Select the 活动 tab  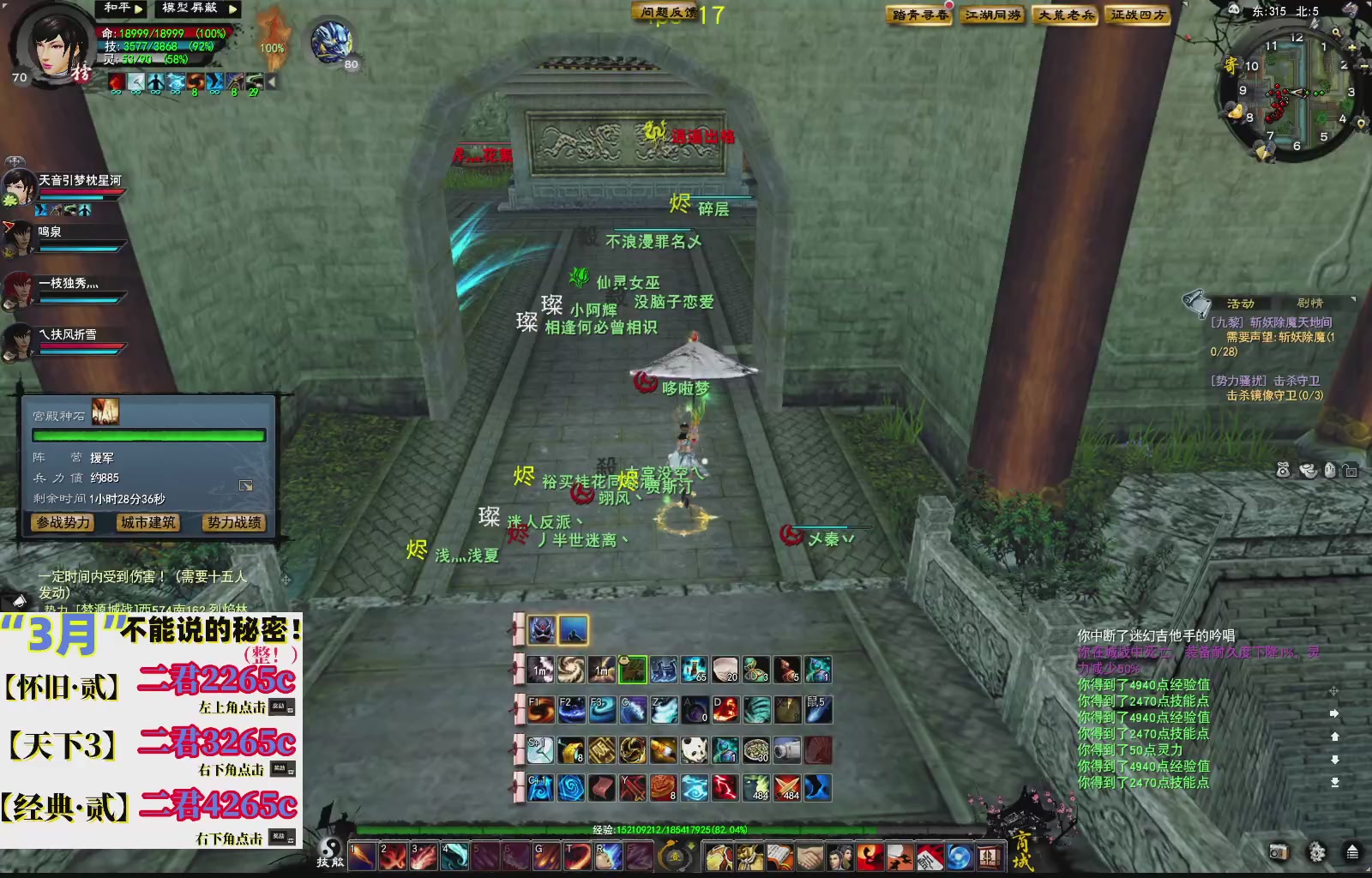point(1243,302)
